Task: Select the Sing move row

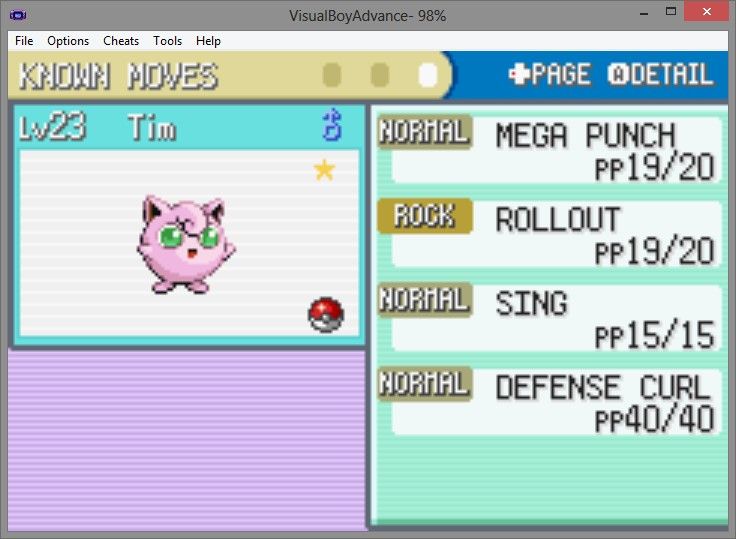Action: tap(550, 318)
